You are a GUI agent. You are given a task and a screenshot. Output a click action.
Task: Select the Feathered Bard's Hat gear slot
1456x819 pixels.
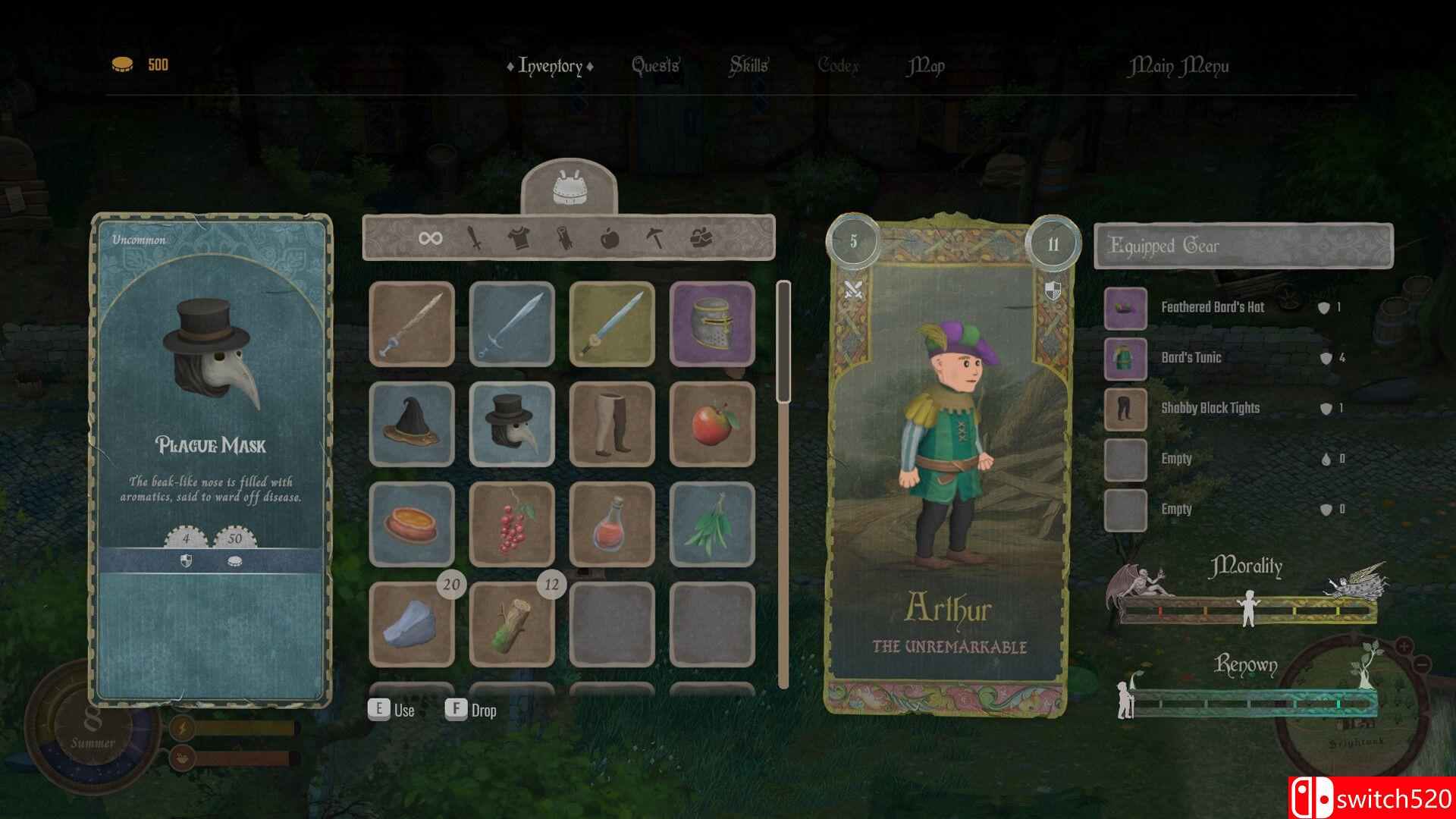pos(1125,308)
